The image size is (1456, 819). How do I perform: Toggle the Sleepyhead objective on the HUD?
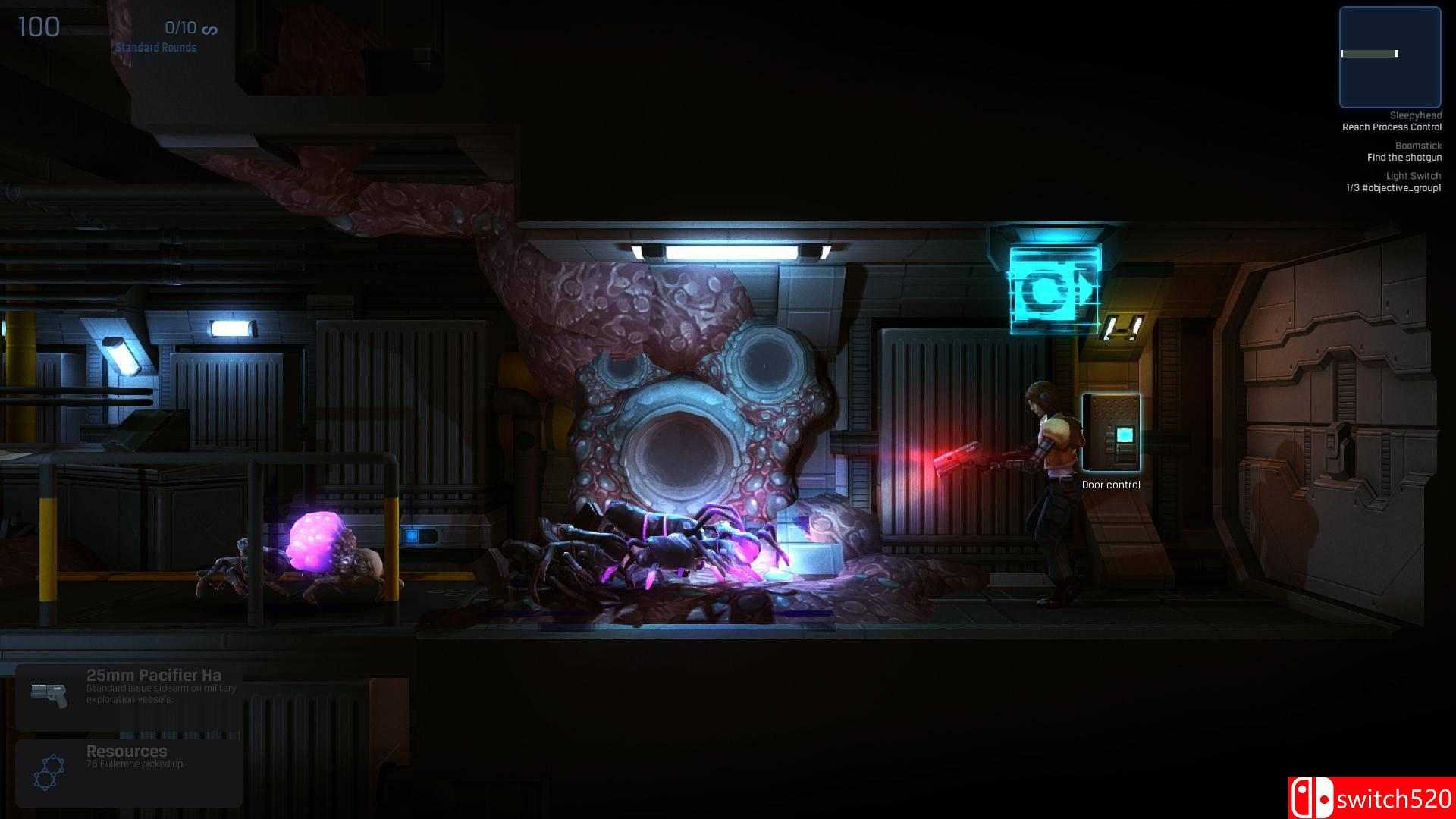(x=1415, y=115)
